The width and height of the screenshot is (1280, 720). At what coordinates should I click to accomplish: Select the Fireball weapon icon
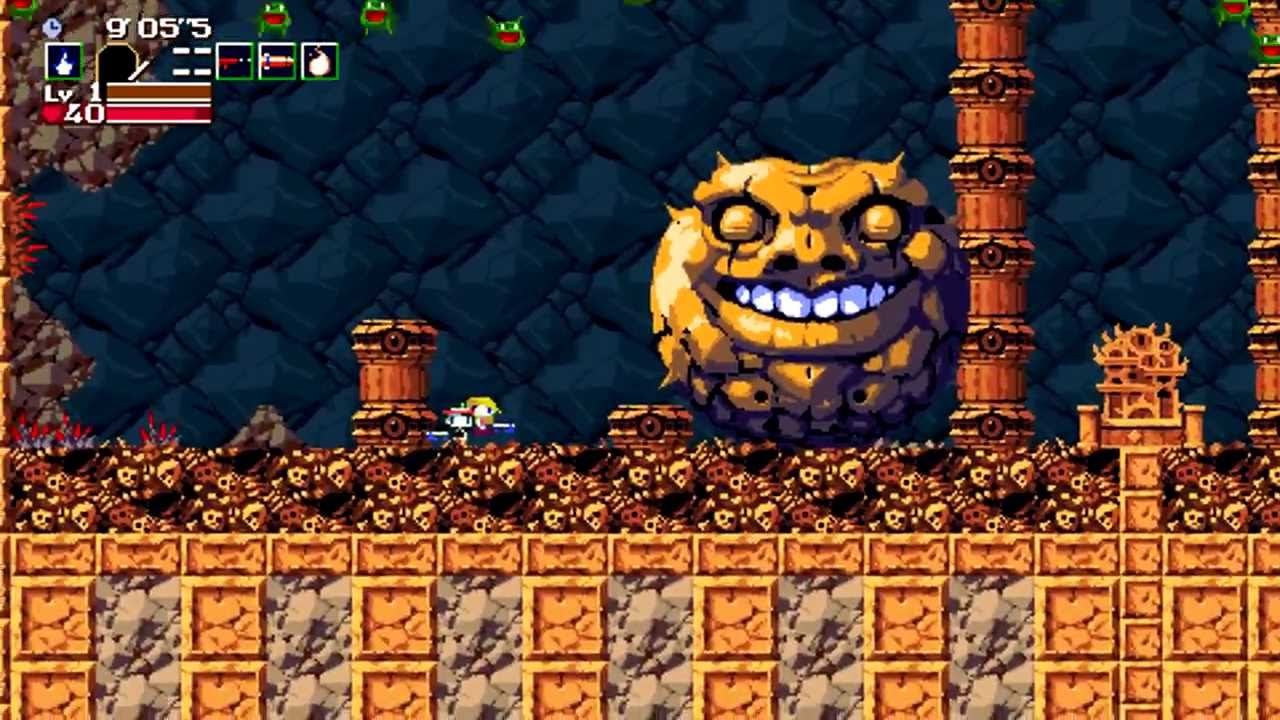click(319, 62)
